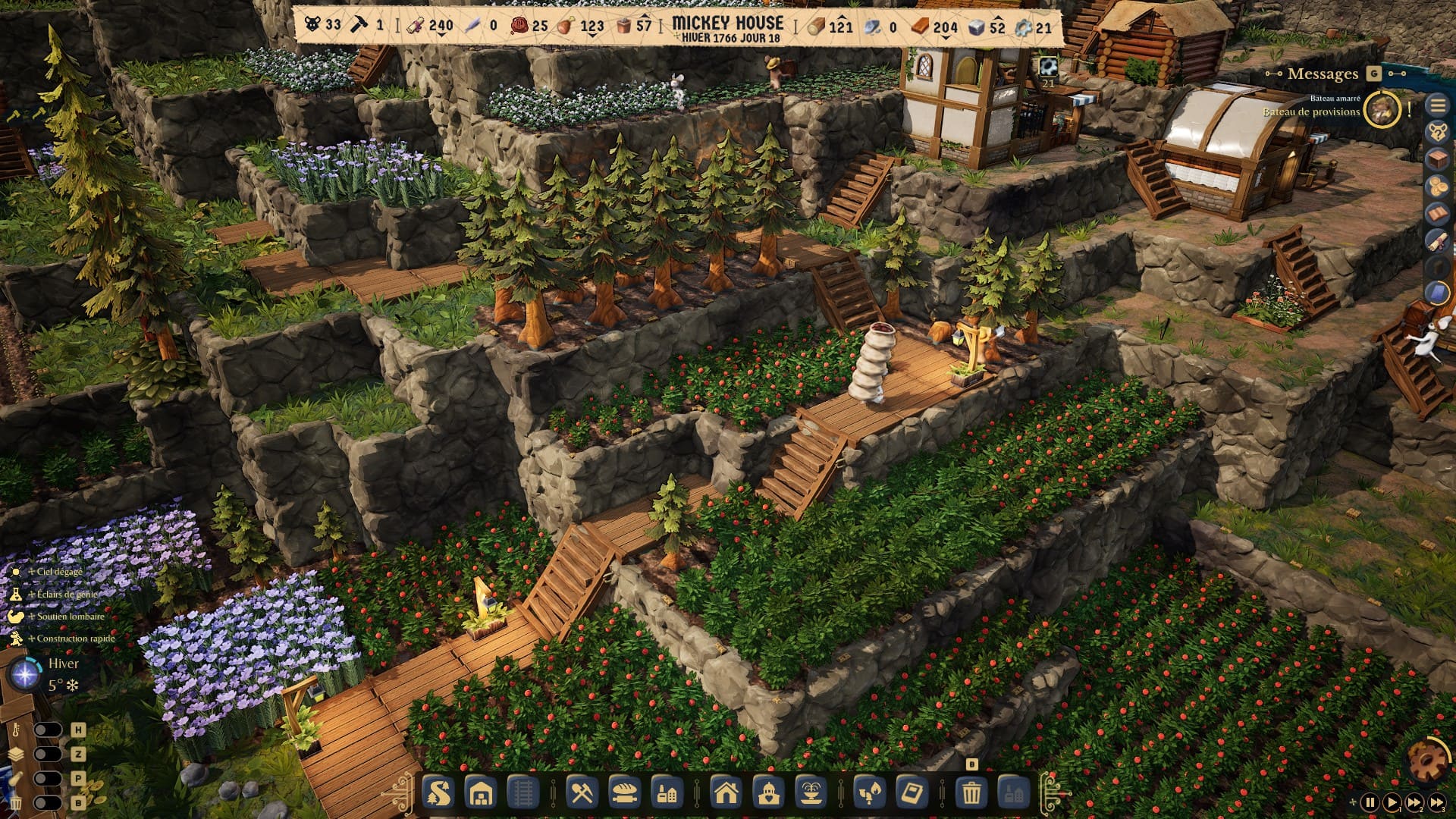Toggle the trash bin overlay switch
This screenshot has height=819, width=1456.
(x=47, y=802)
